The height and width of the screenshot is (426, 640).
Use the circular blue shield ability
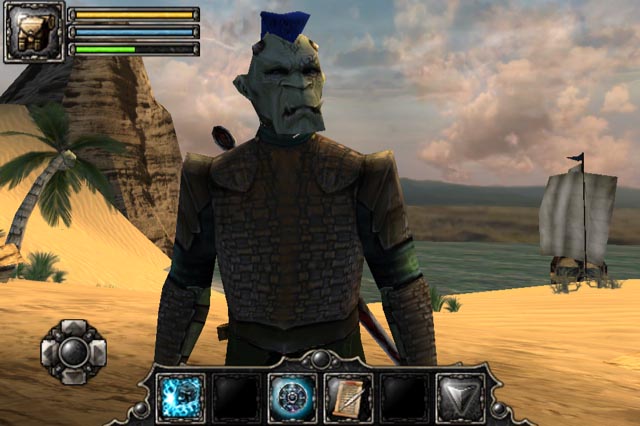pyautogui.click(x=293, y=397)
